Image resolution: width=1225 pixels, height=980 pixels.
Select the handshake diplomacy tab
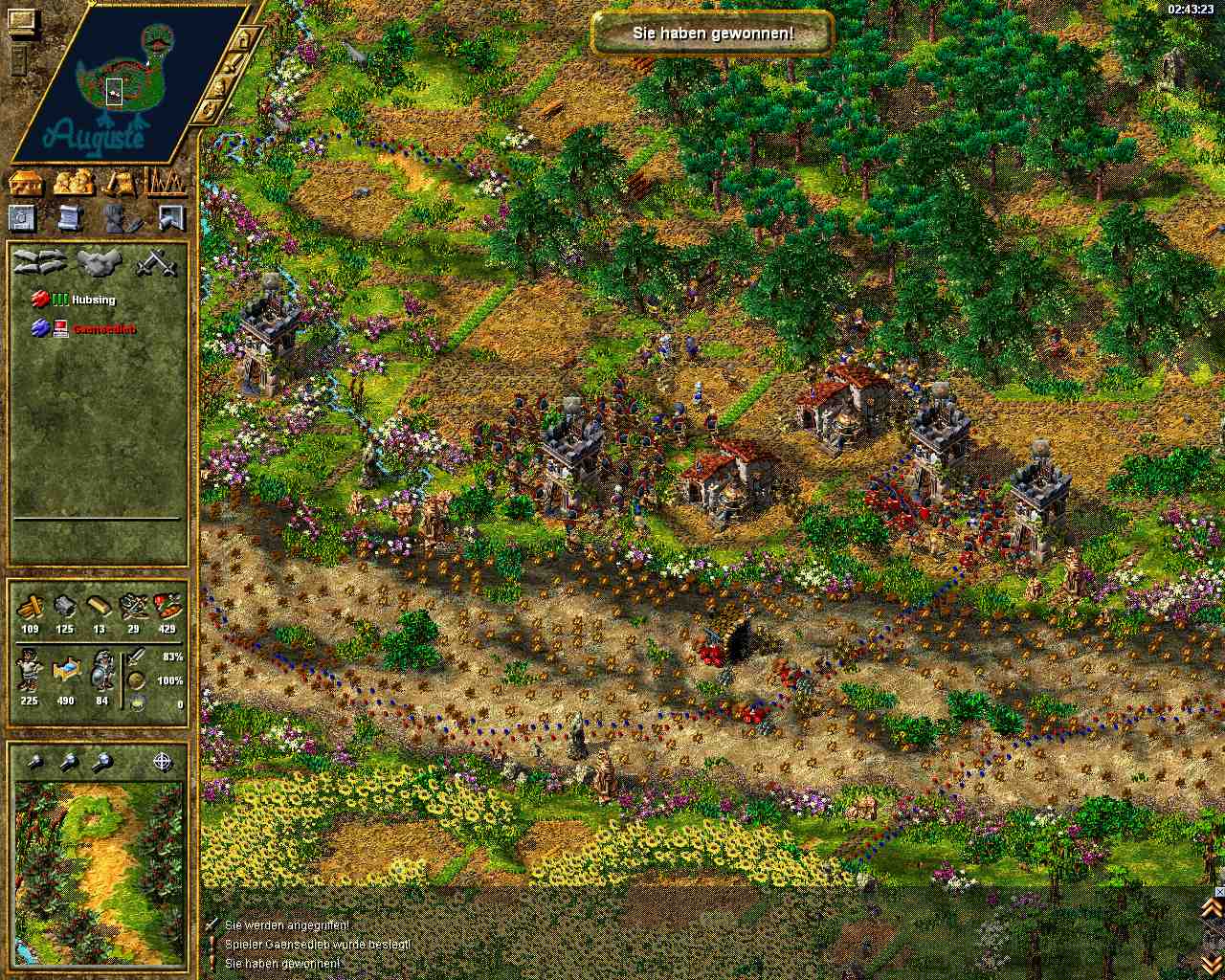point(97,261)
